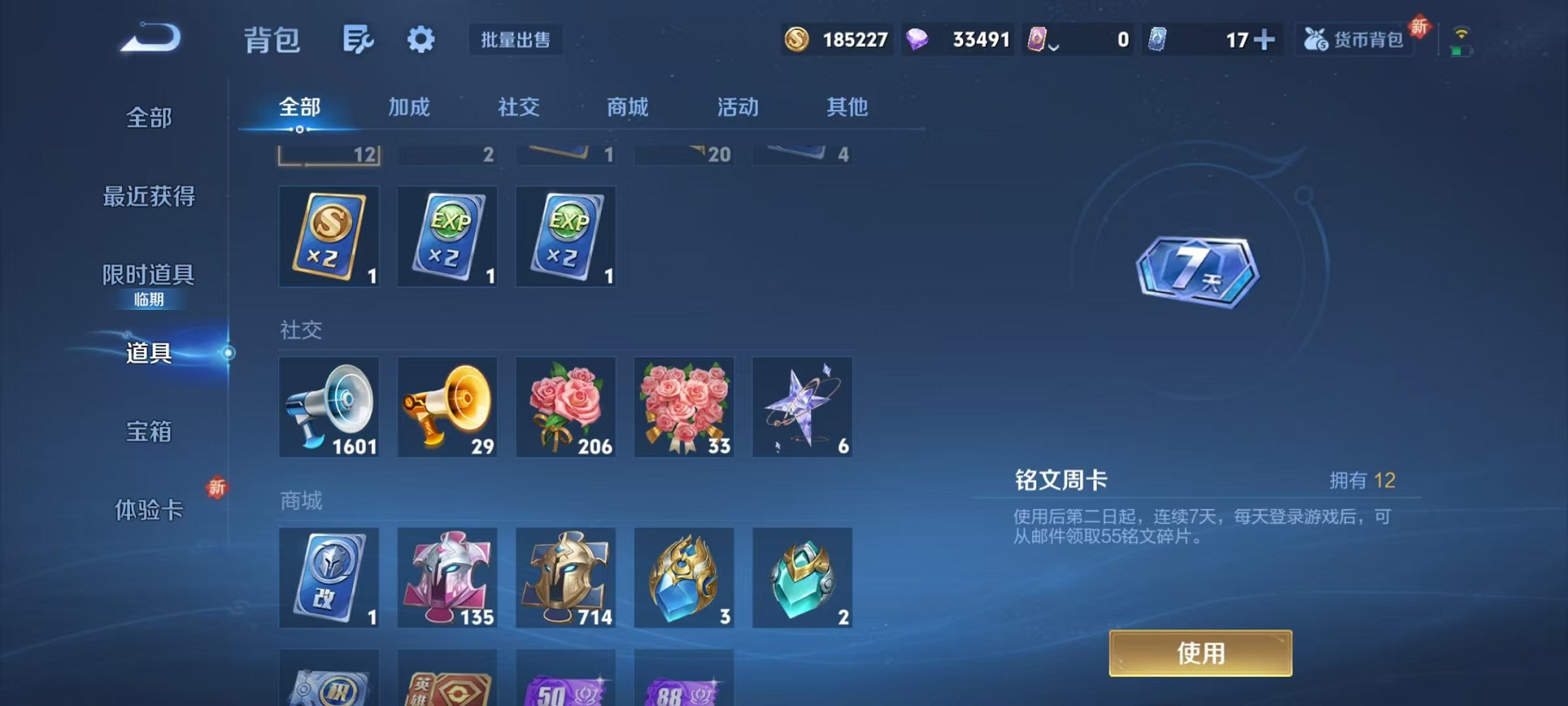
Task: Open 限时道具 in the left sidebar
Action: tap(148, 273)
